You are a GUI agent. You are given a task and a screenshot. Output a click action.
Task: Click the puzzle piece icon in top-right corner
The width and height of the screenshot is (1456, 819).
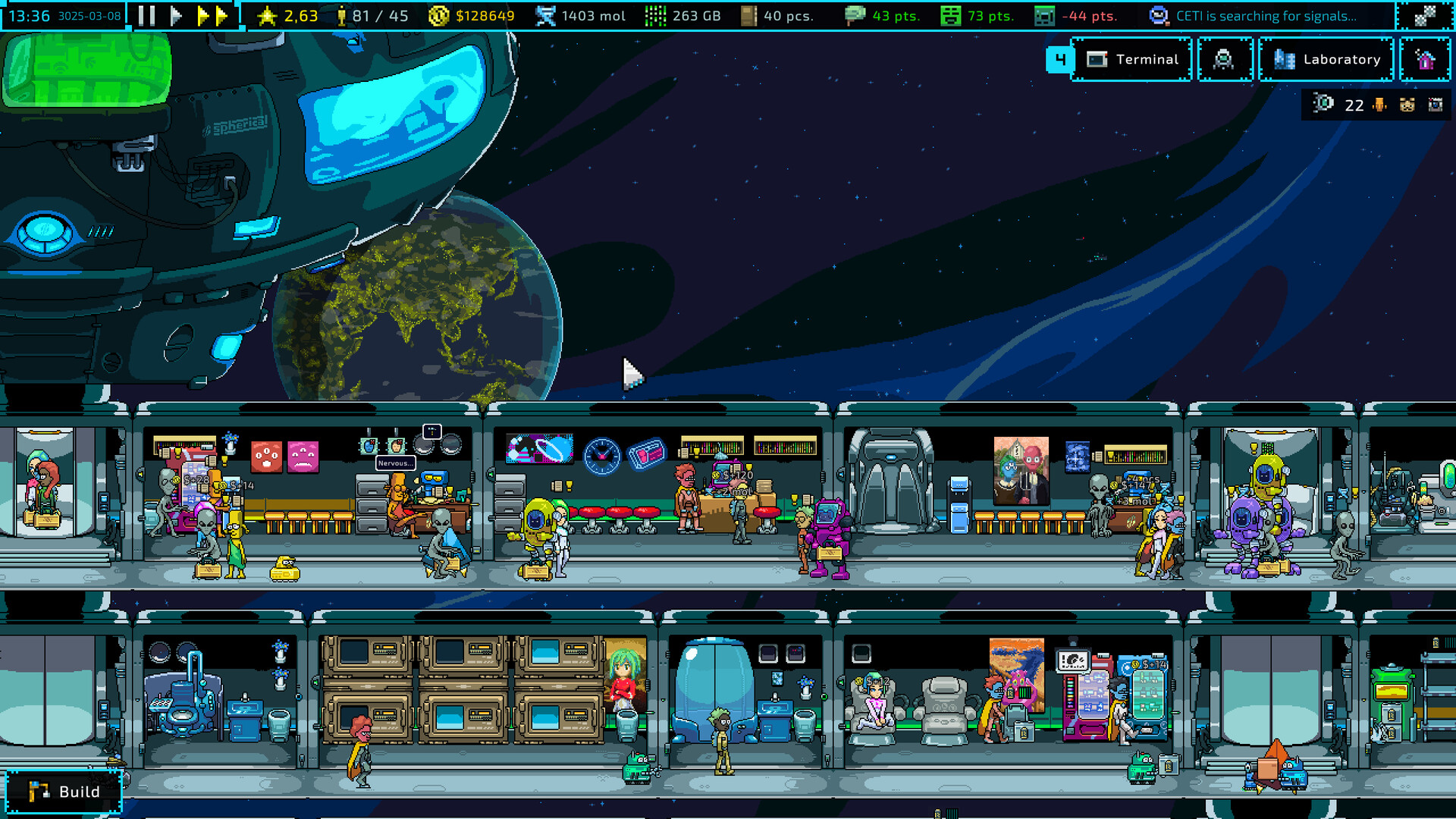point(1425,15)
